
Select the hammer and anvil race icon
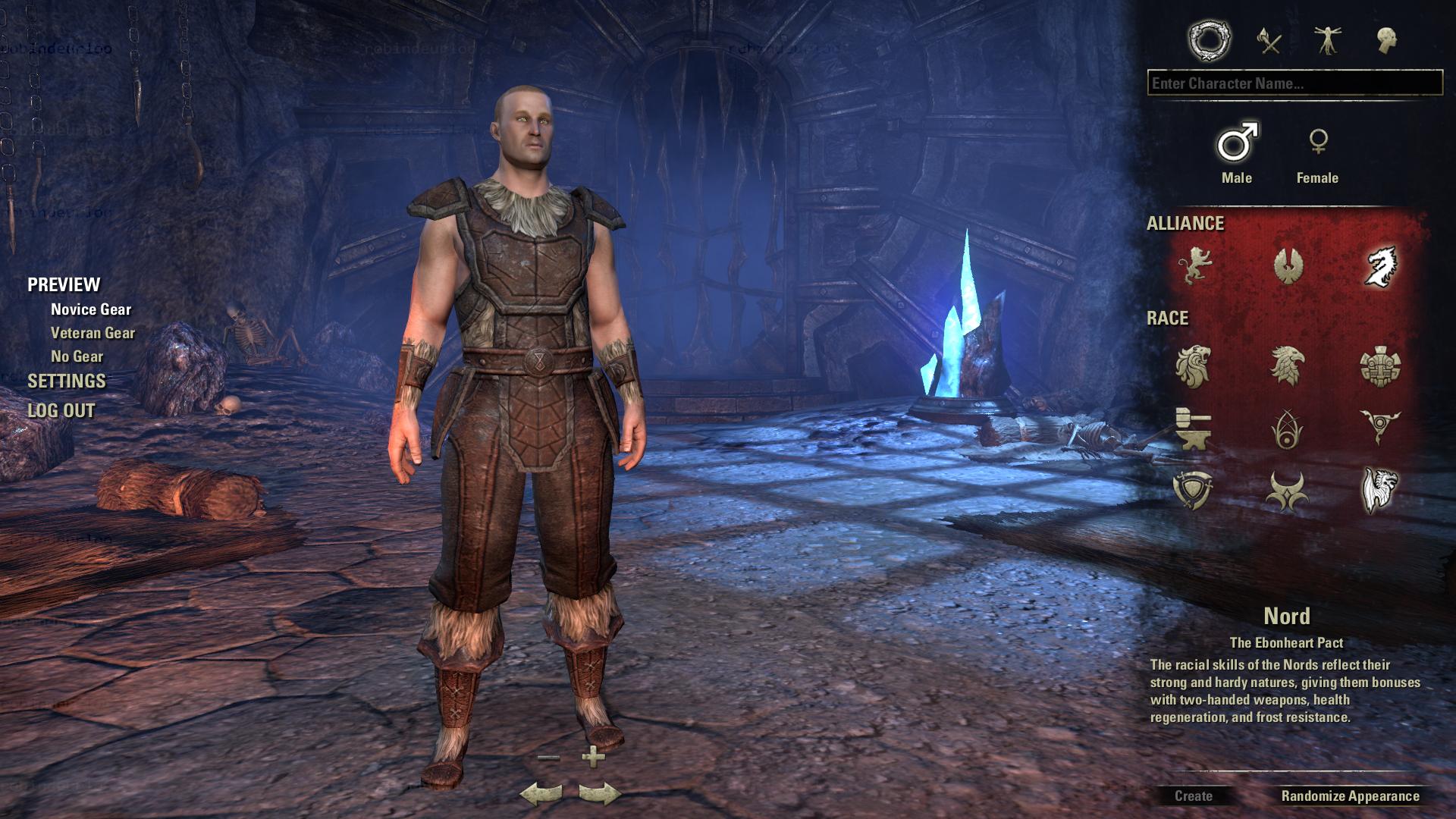[1193, 428]
